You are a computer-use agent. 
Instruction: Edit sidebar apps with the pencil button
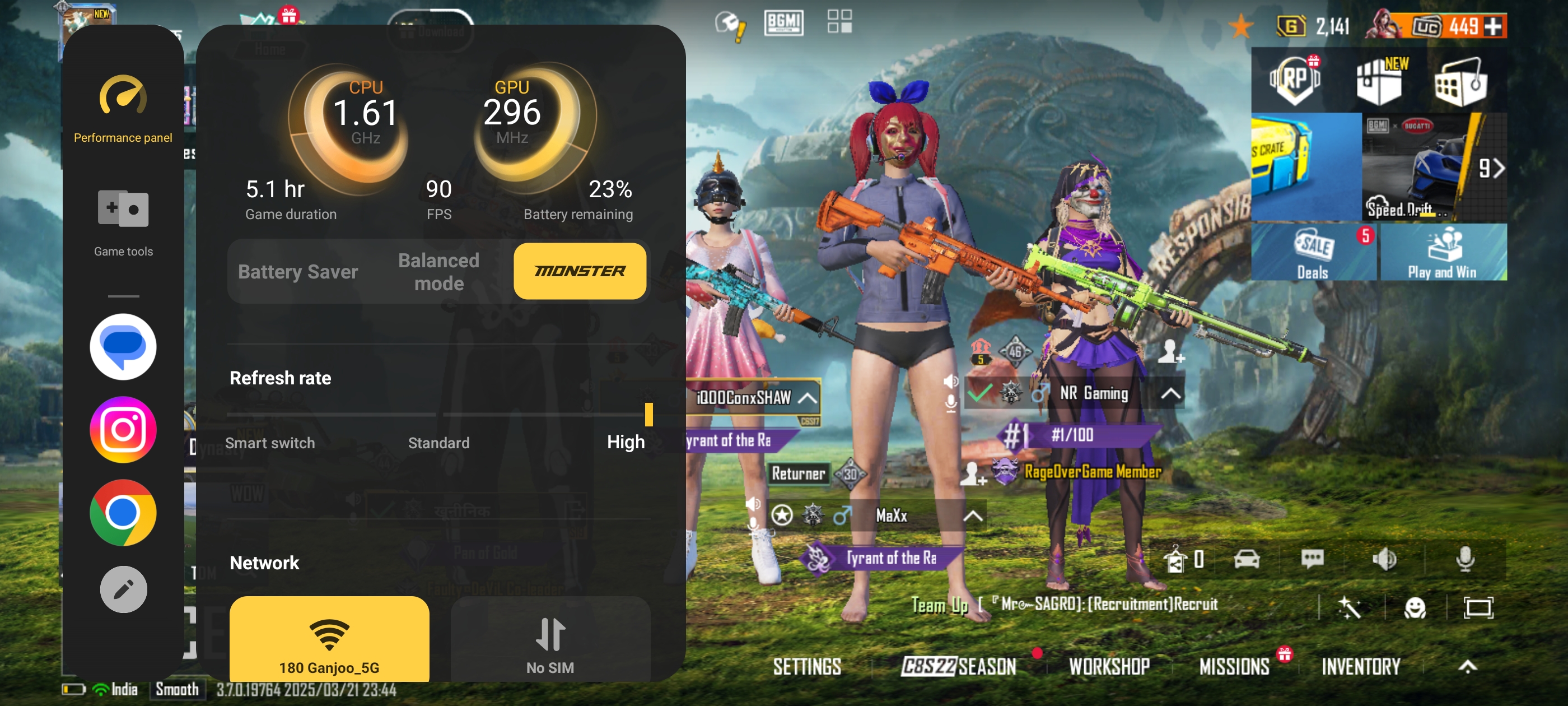pos(123,589)
